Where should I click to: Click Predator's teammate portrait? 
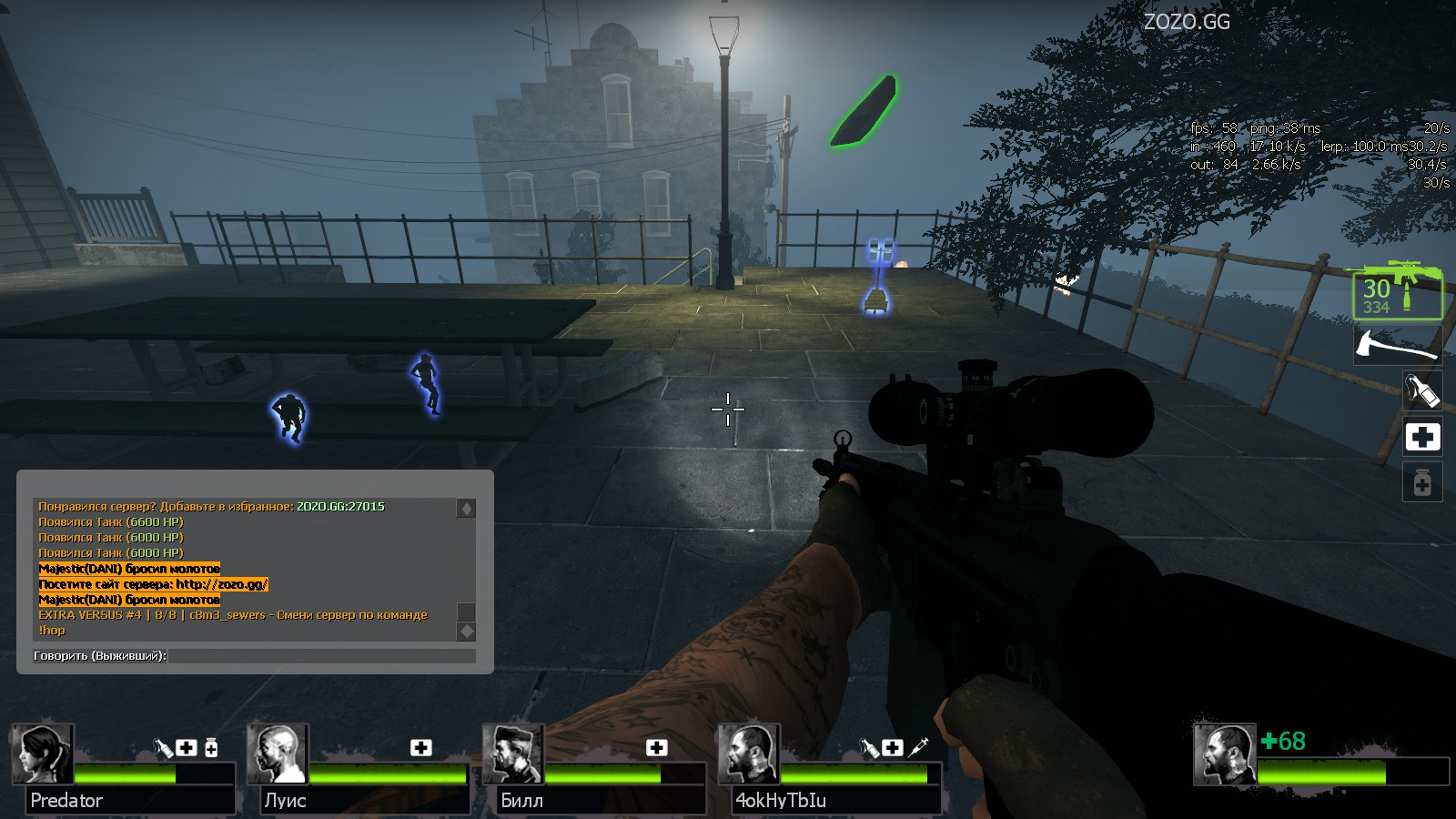[x=42, y=753]
